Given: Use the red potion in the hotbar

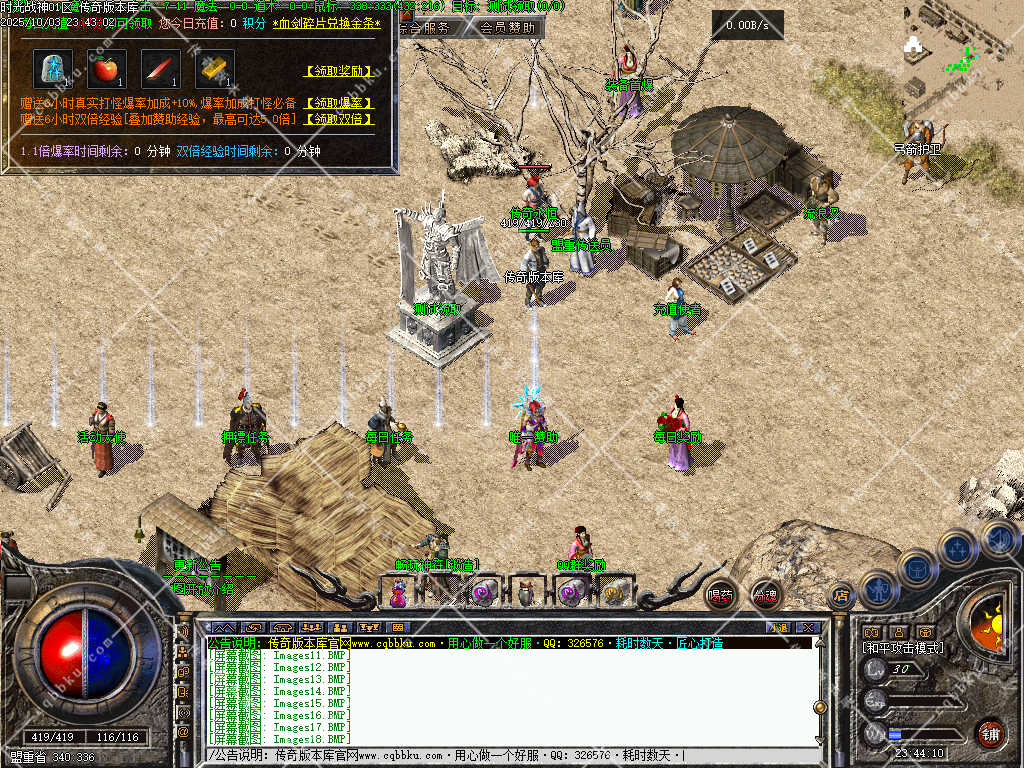Looking at the screenshot, I should (399, 594).
